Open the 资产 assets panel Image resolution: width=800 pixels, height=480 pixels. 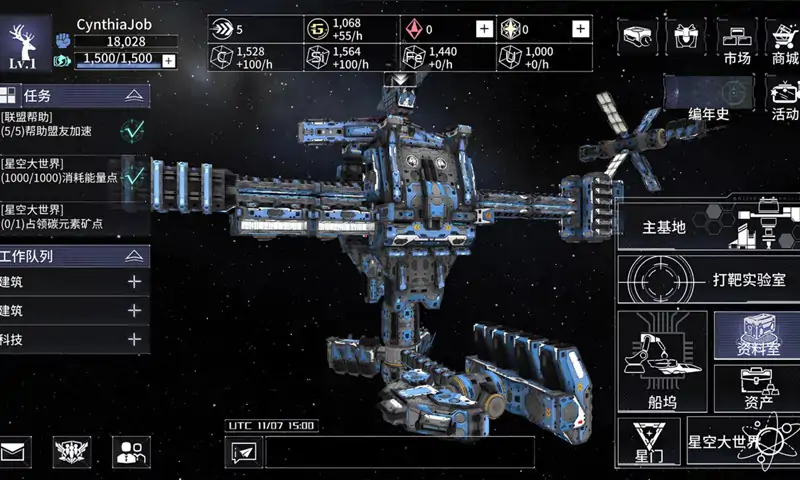point(756,388)
